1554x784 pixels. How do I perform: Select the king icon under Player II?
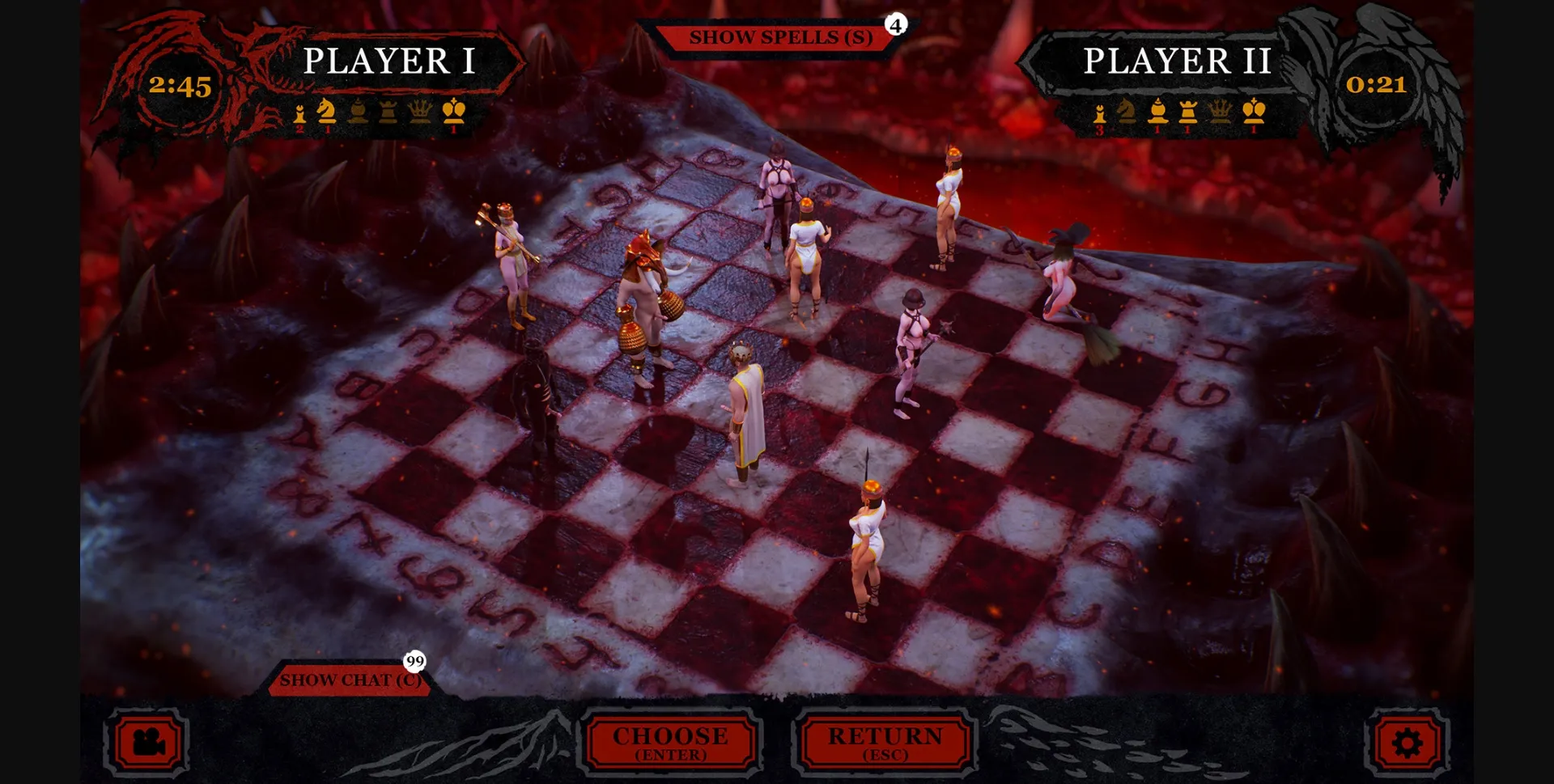tap(1255, 113)
